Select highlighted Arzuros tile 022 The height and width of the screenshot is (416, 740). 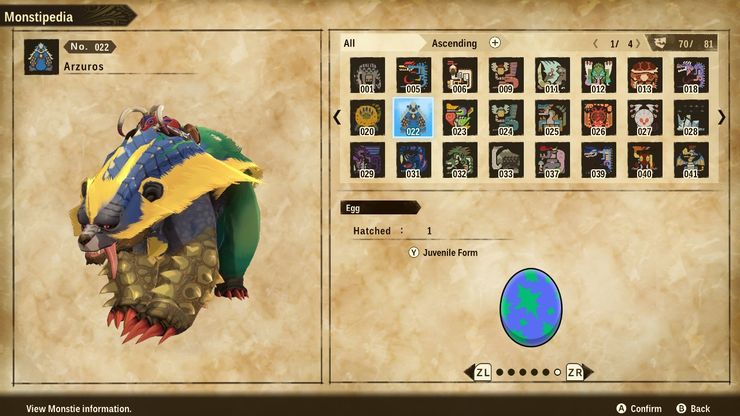[x=413, y=117]
